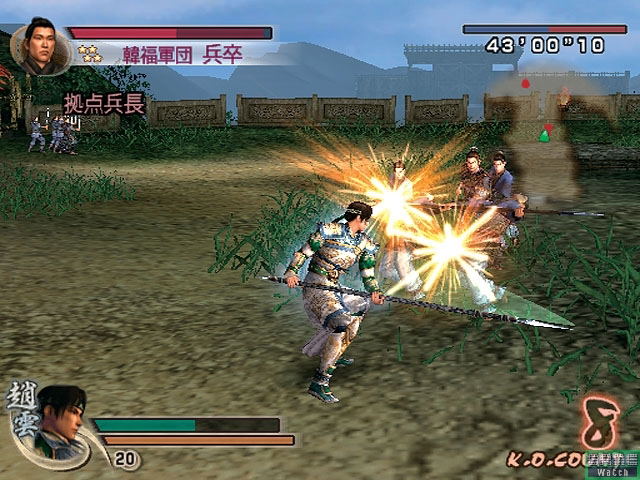Viewport: 640px width, 480px height.
Task: Select the Zhao Yun character portrait
Action: pyautogui.click(x=62, y=422)
